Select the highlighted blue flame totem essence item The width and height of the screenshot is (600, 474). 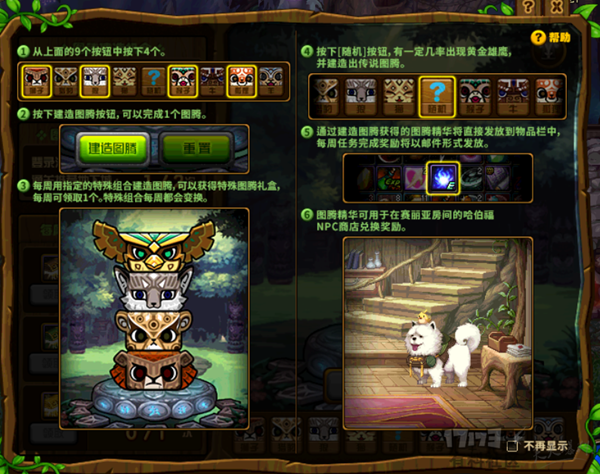pyautogui.click(x=443, y=179)
